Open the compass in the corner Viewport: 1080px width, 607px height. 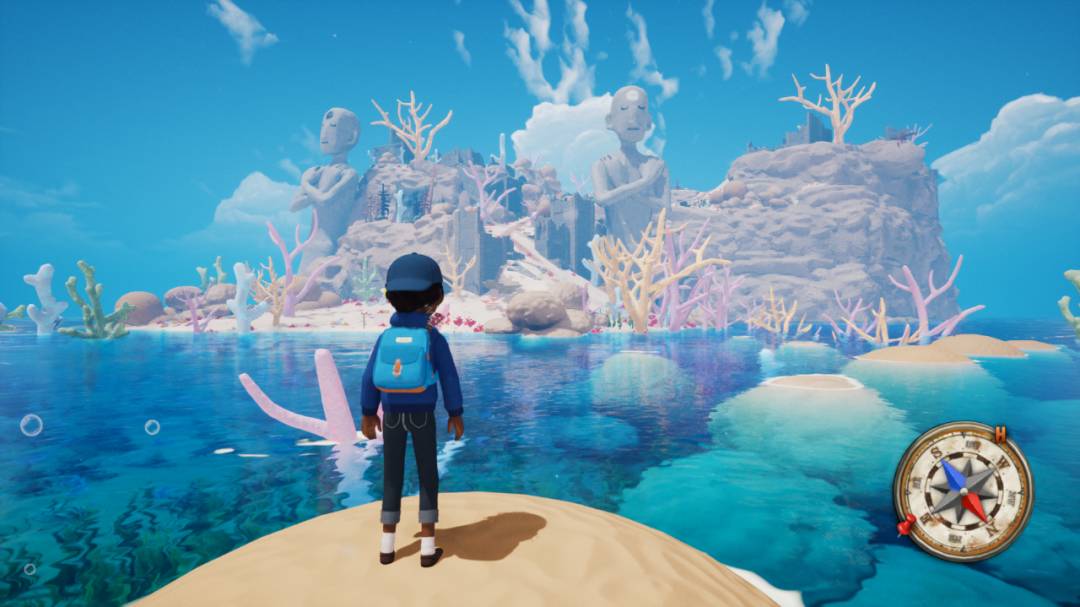point(963,490)
